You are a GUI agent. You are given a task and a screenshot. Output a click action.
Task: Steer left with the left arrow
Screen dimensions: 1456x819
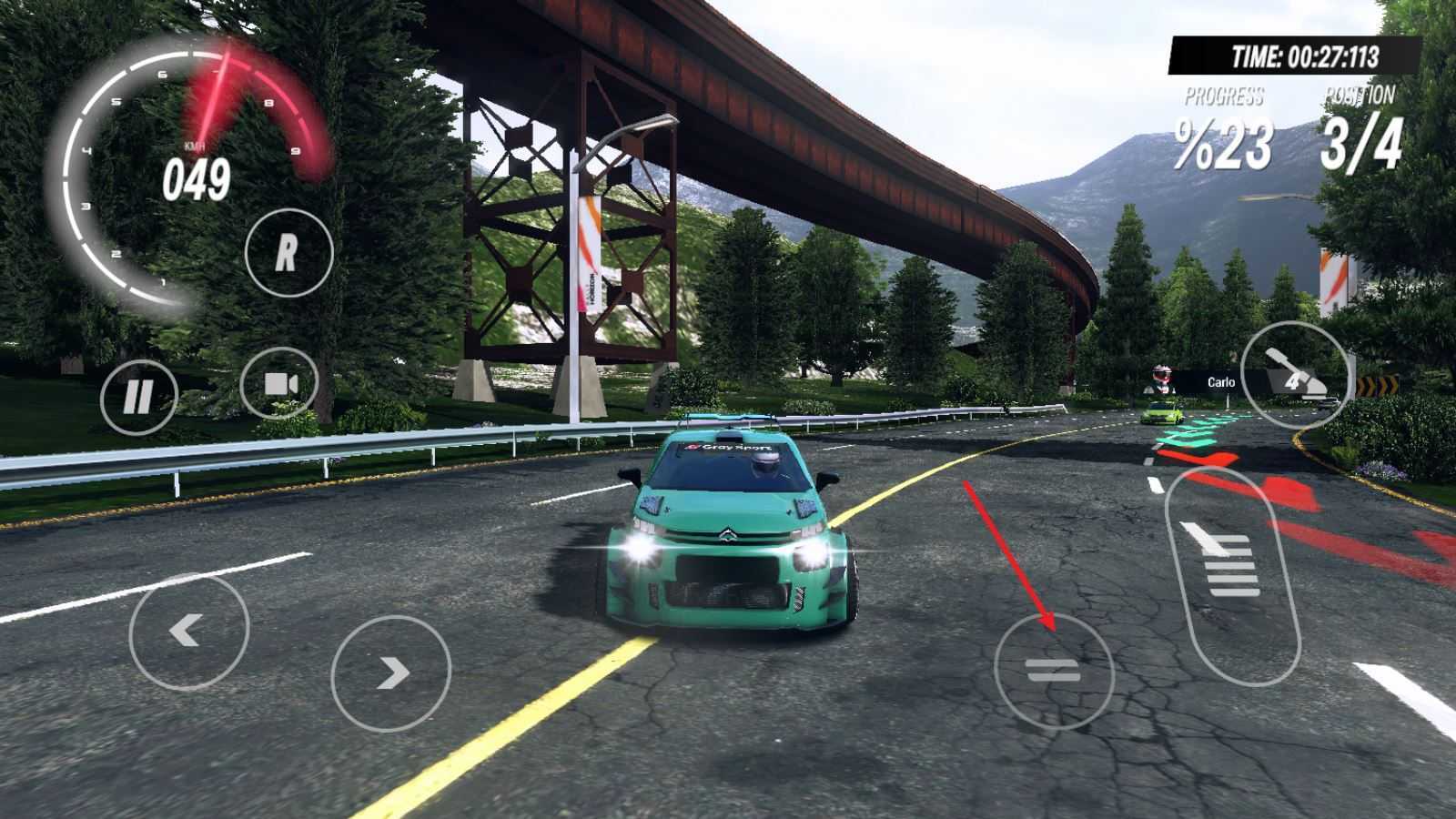click(188, 629)
